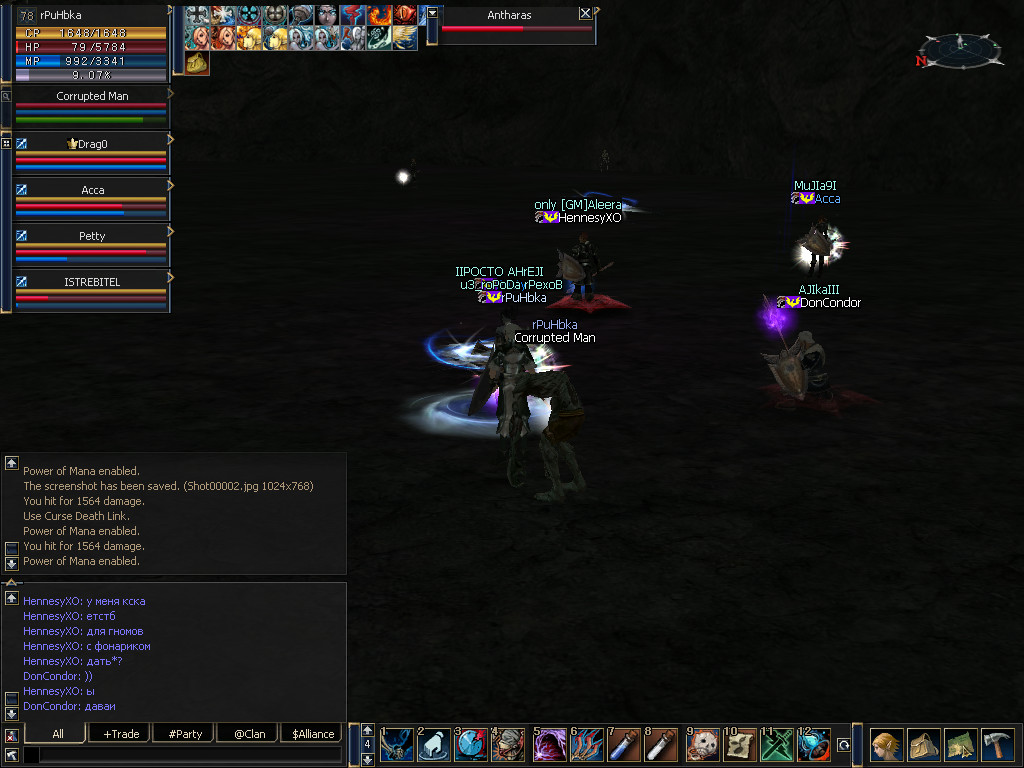
Task: Switch to the All chat tab
Action: [x=57, y=734]
